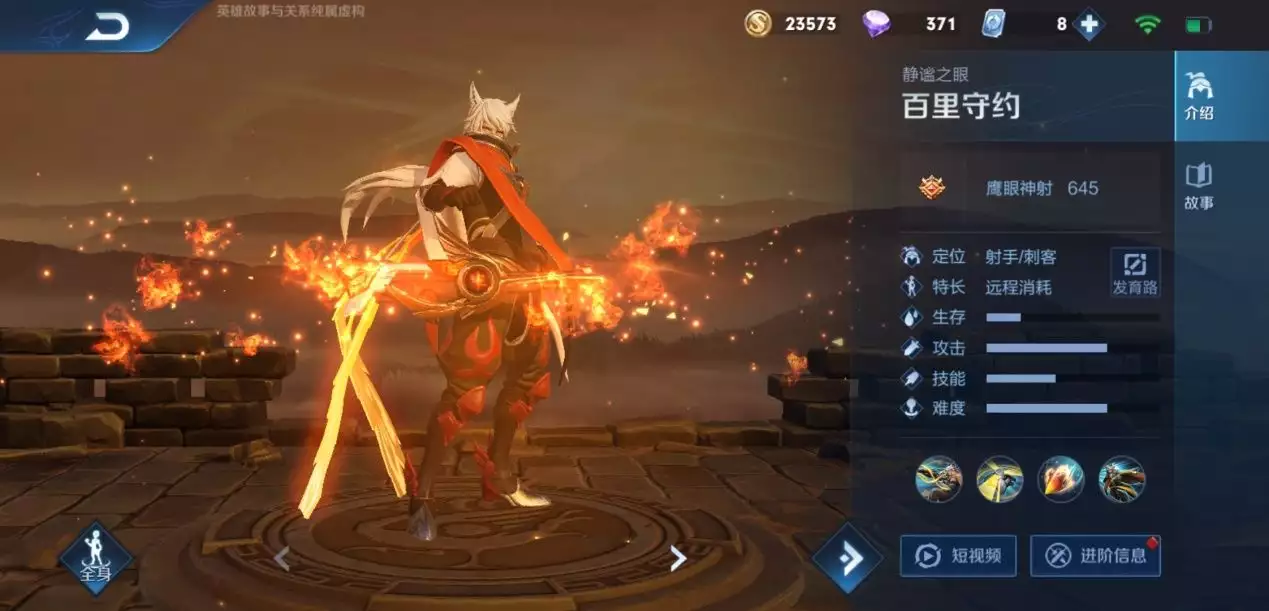Show the next hero with right arrow
The image size is (1269, 611).
point(678,558)
